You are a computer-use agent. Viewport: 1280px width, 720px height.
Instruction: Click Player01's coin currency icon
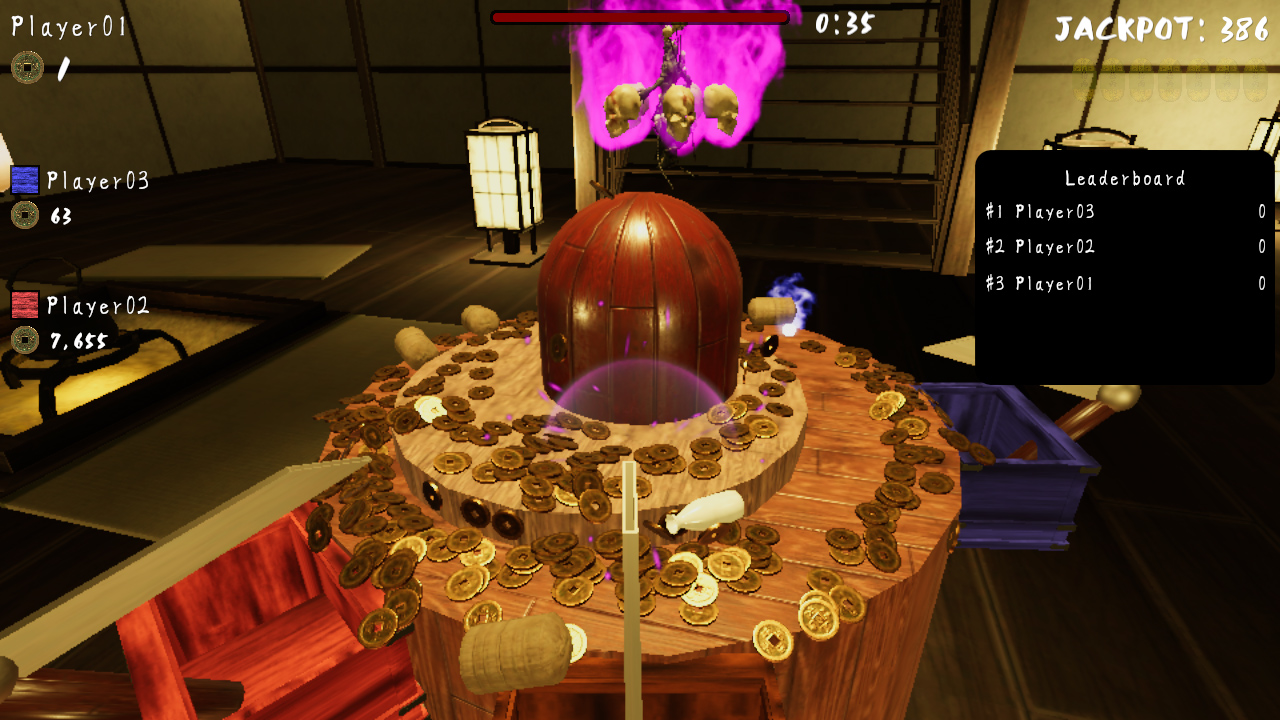pos(27,66)
